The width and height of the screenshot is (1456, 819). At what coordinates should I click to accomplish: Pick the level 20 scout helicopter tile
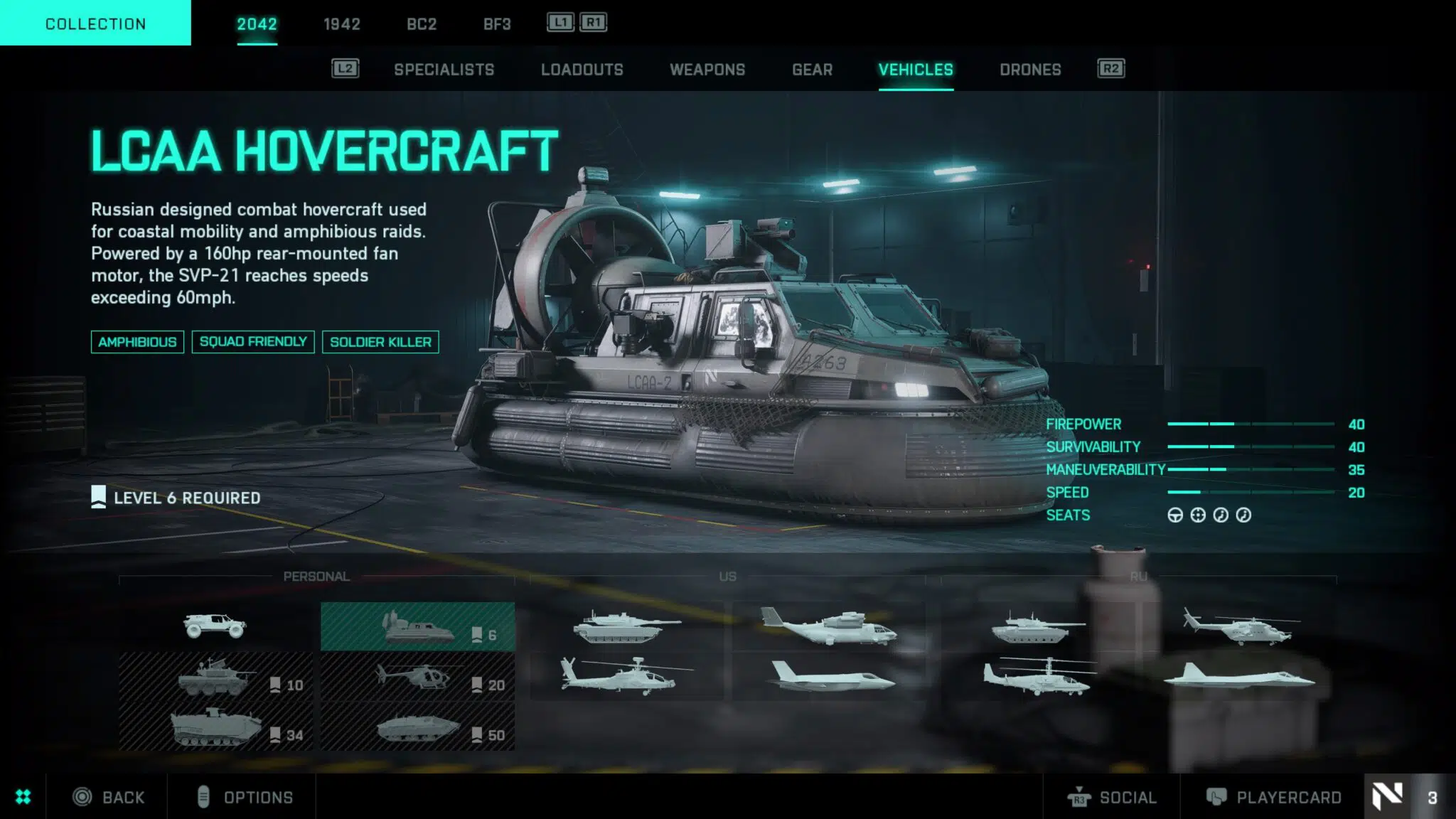coord(418,678)
